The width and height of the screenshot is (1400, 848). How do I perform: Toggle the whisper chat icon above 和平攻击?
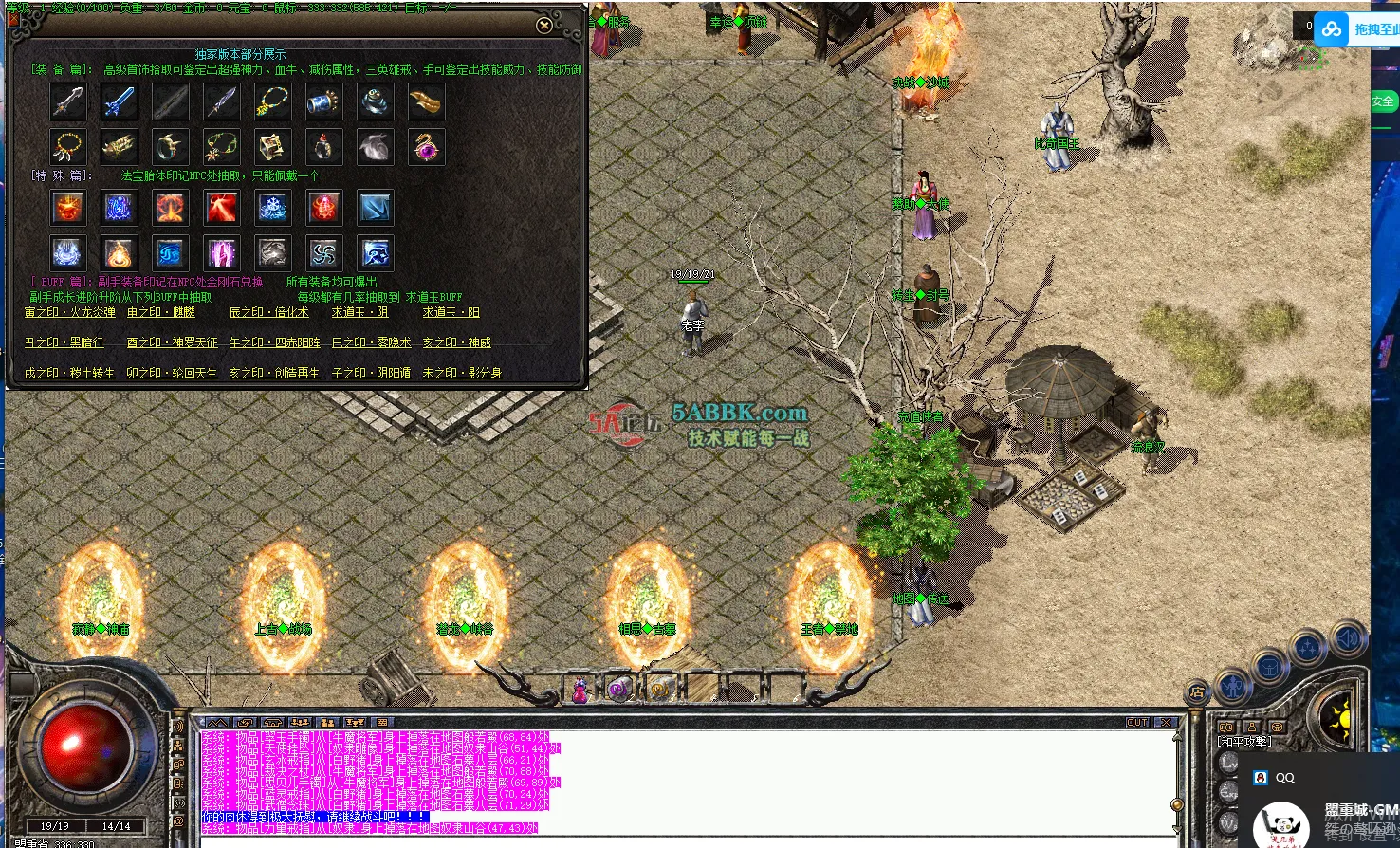click(1226, 728)
